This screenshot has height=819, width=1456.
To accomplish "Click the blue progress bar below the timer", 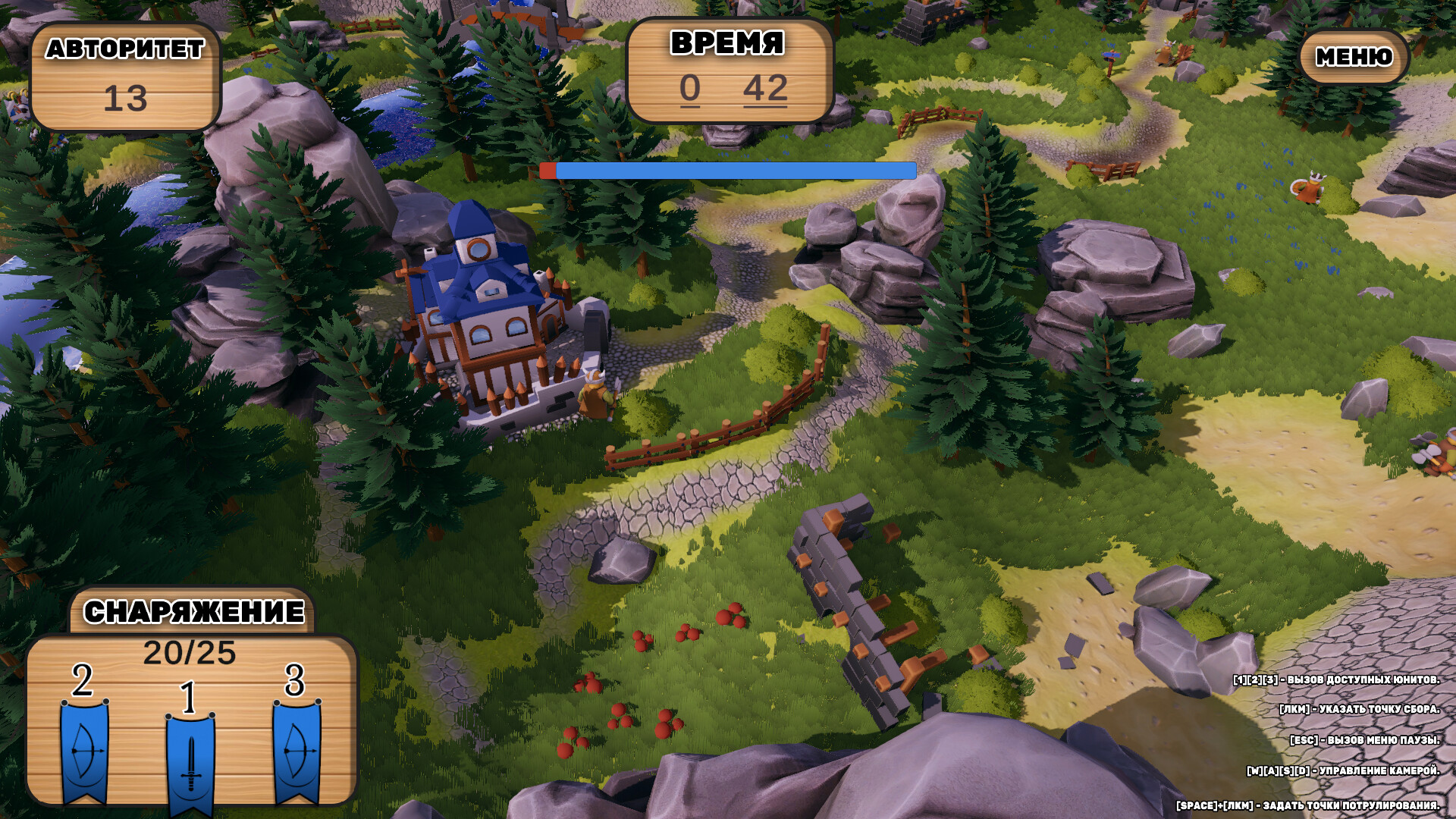I will pyautogui.click(x=728, y=171).
